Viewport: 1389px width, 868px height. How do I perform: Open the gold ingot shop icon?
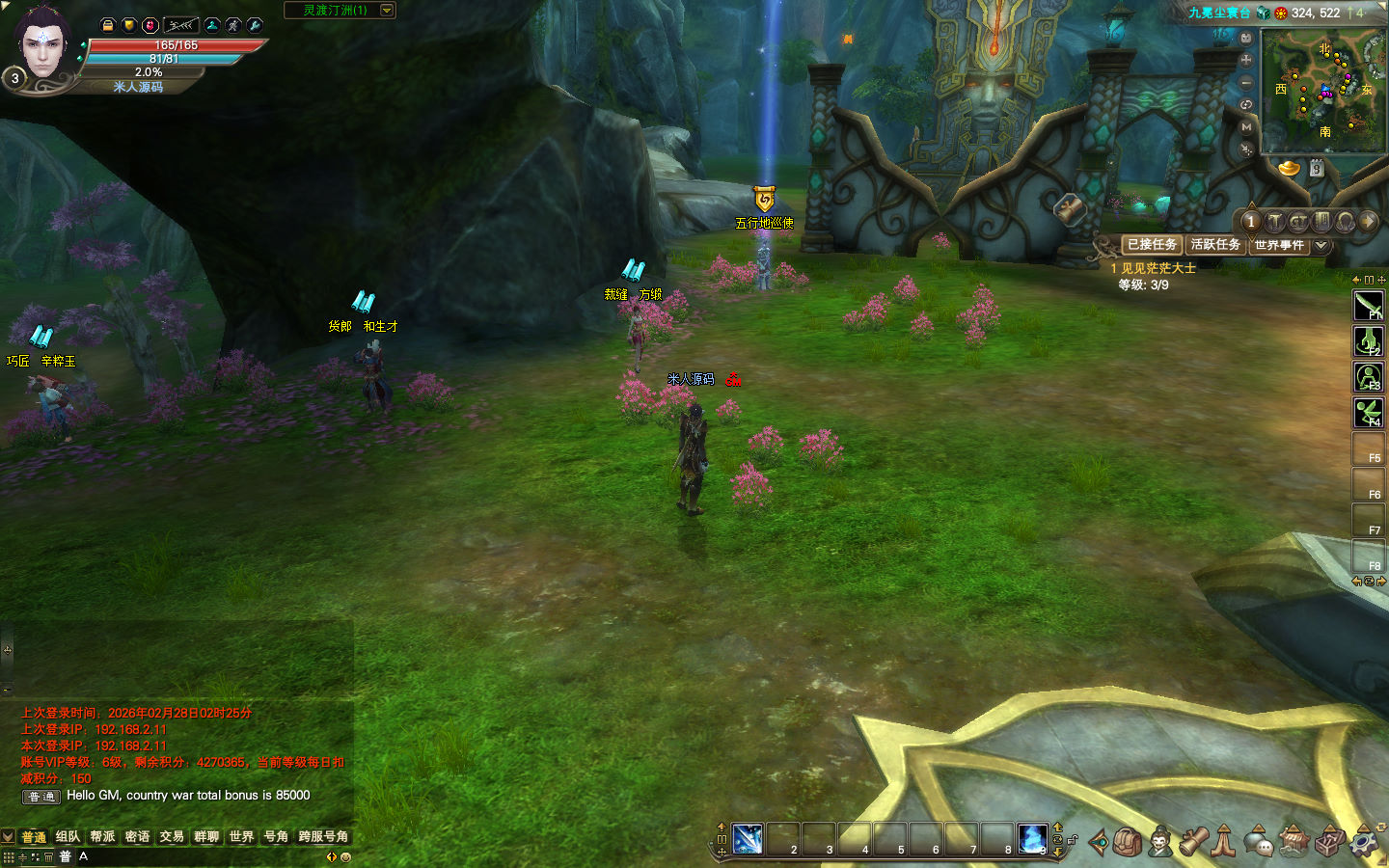[x=1290, y=169]
